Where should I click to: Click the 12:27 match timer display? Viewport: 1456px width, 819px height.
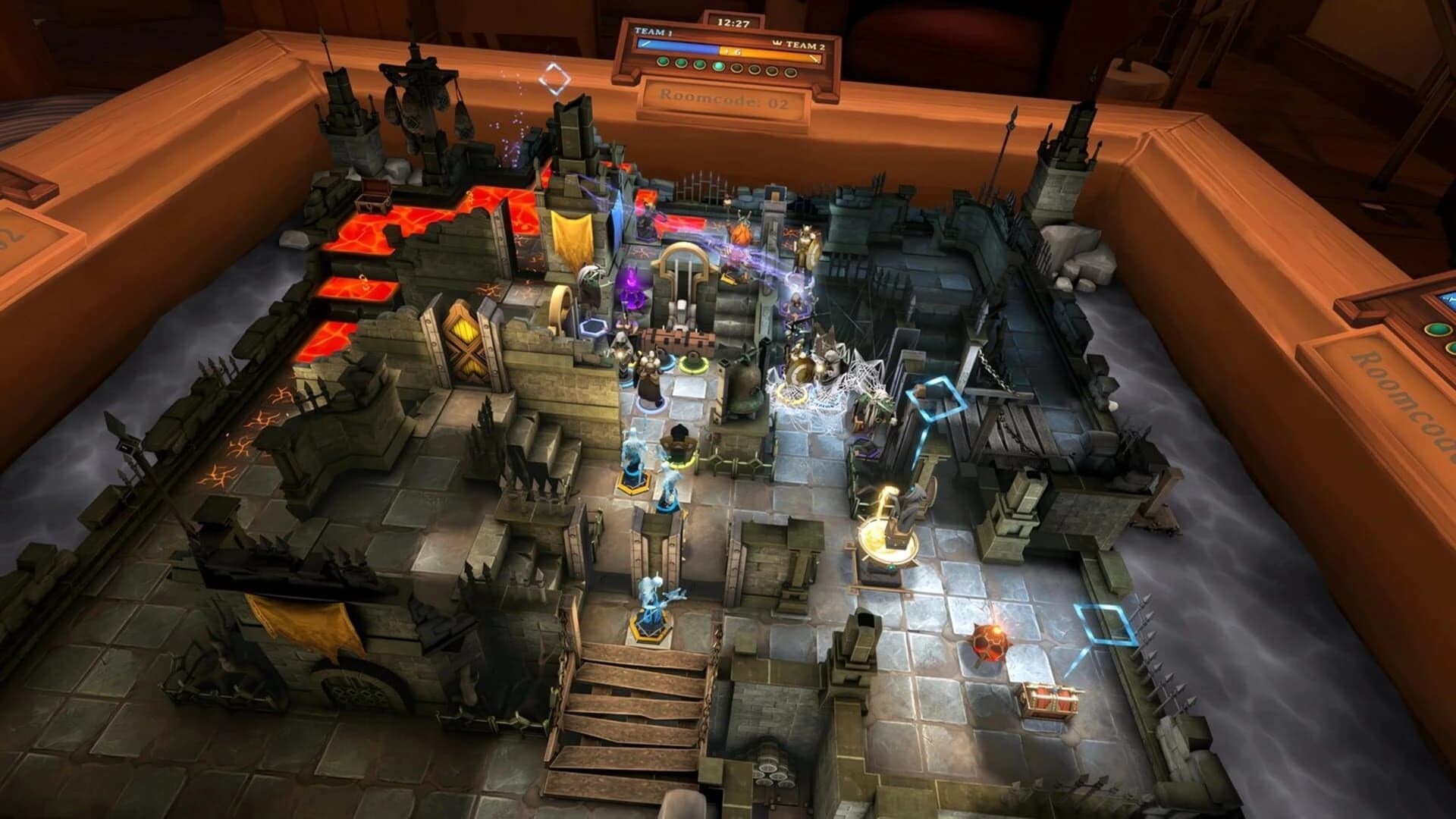click(x=733, y=24)
